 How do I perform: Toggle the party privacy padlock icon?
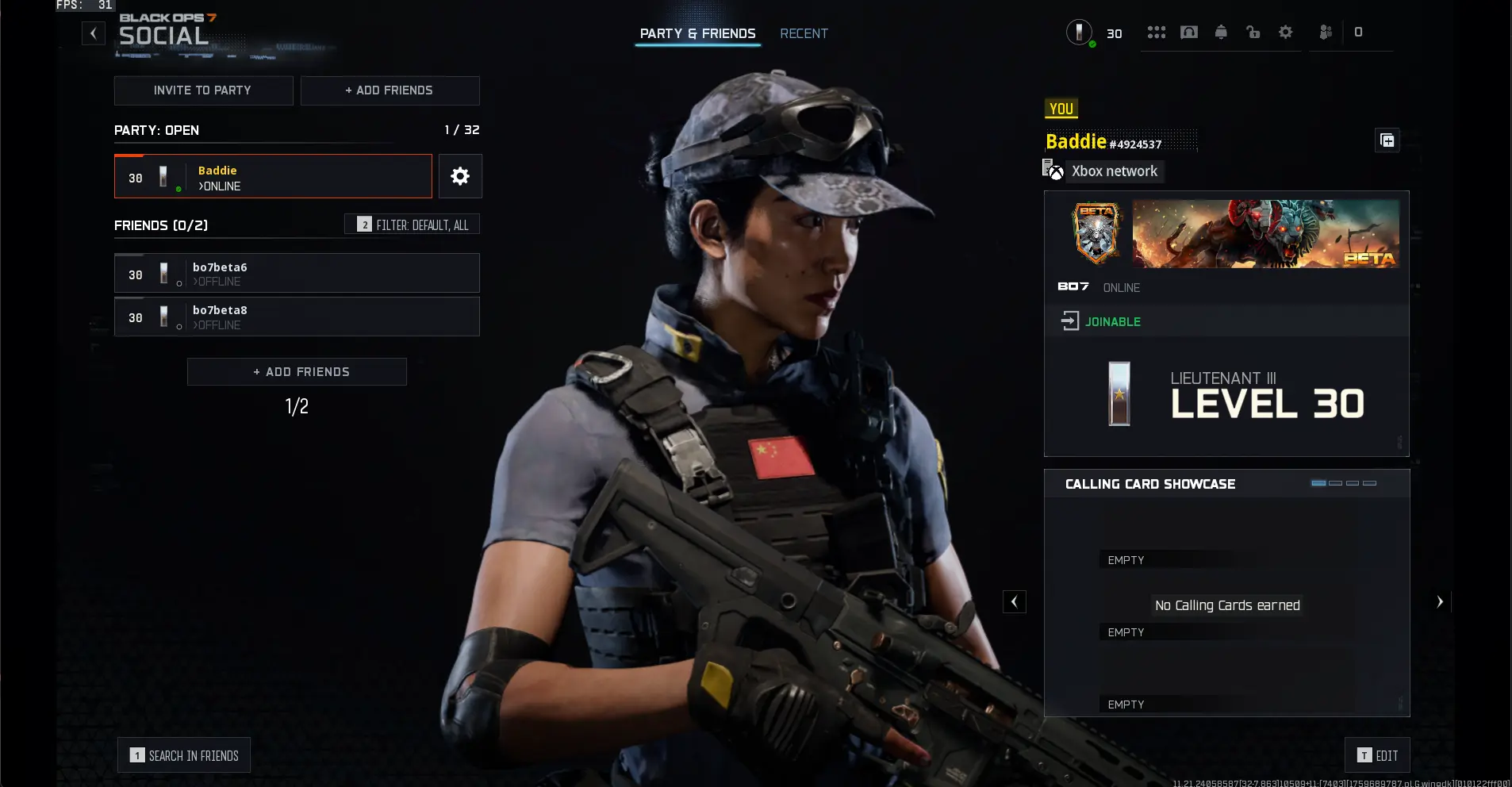(x=1253, y=33)
